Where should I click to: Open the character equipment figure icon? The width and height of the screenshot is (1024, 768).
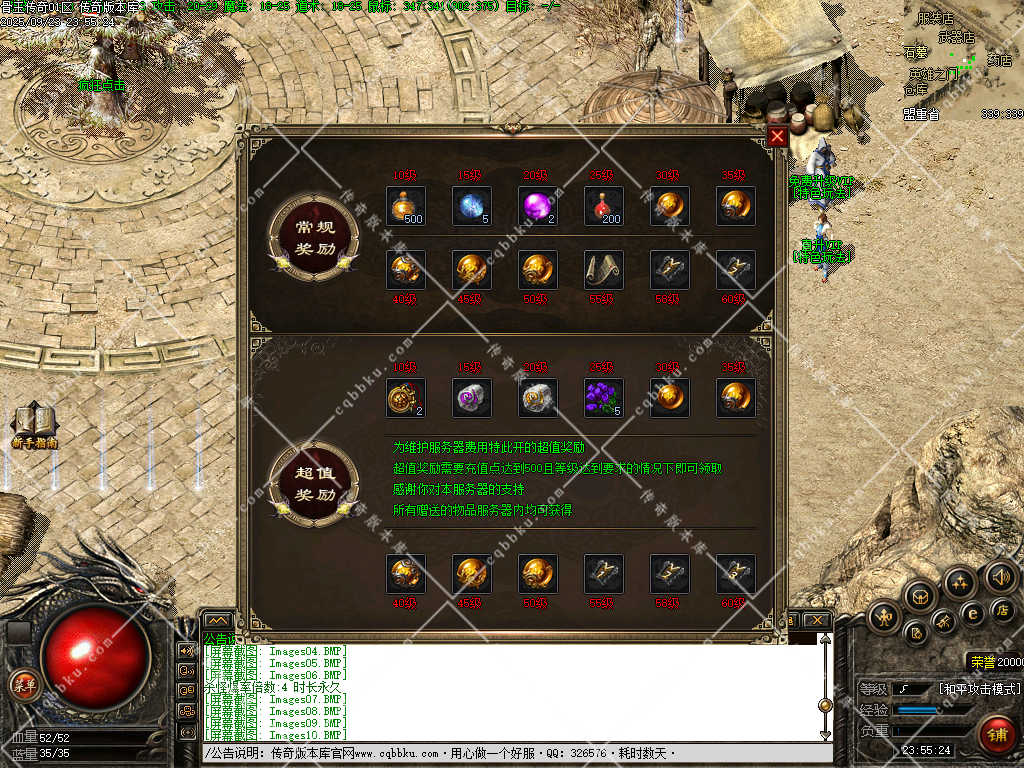pos(884,616)
